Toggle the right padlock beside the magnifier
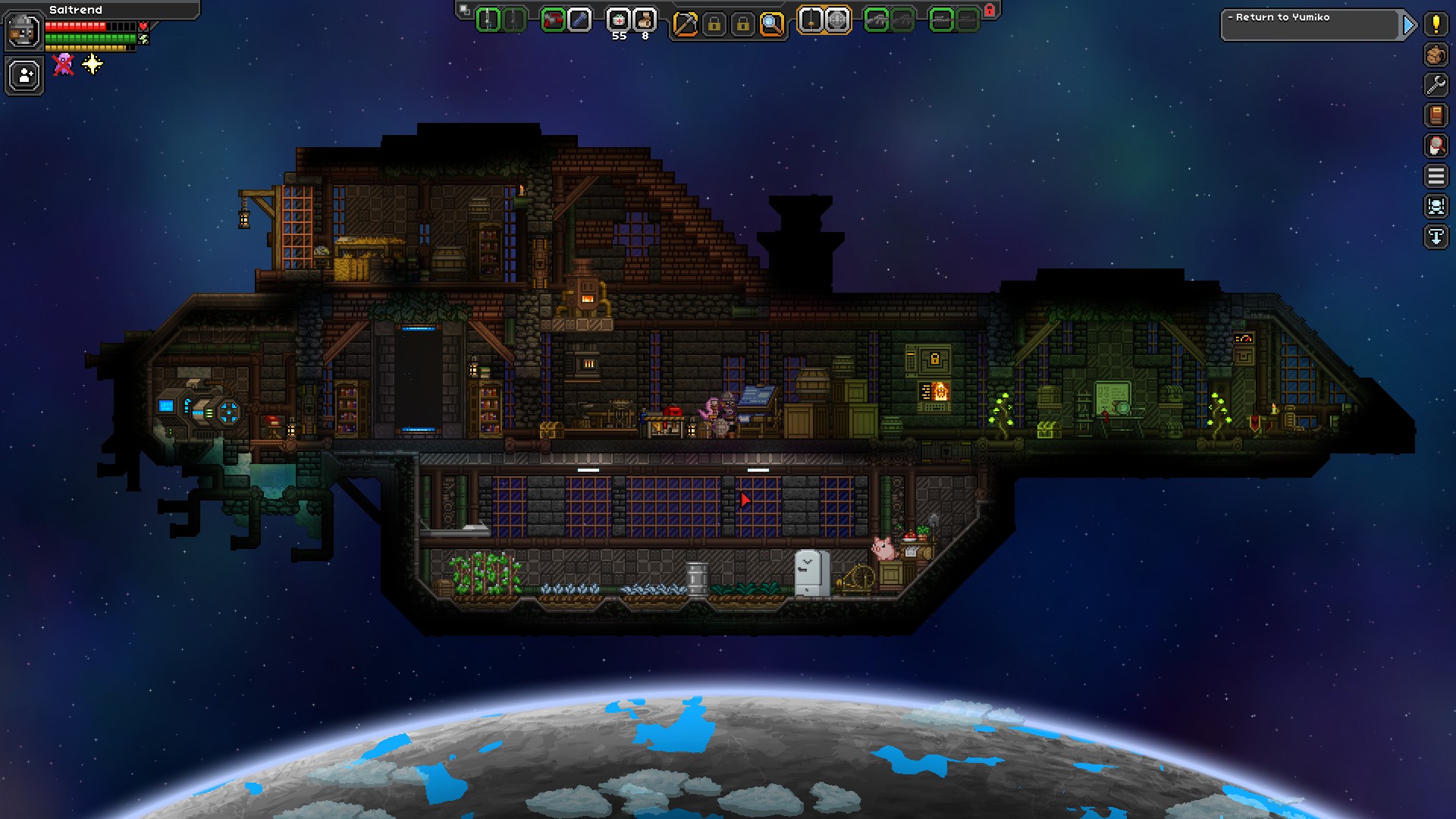Image resolution: width=1456 pixels, height=819 pixels. click(743, 20)
